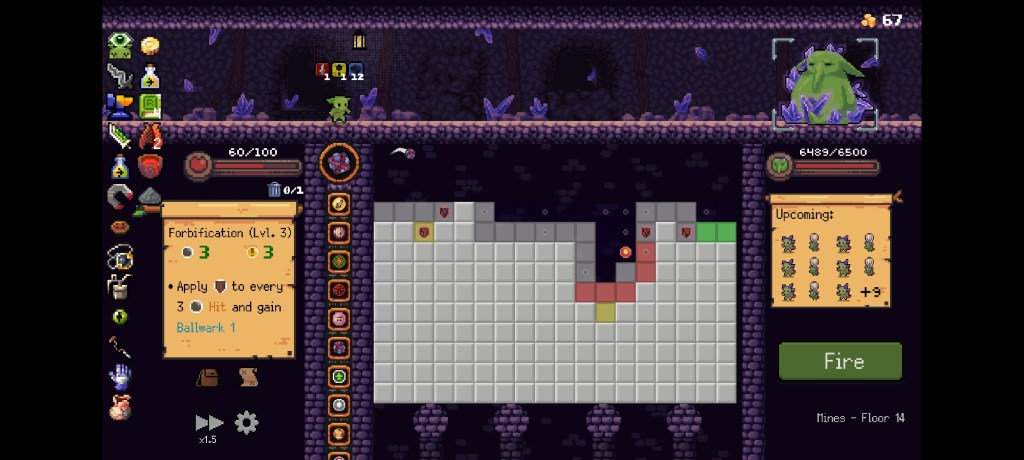Open the brown satchel bag
Viewport: 1024px width, 460px height.
pyautogui.click(x=208, y=377)
